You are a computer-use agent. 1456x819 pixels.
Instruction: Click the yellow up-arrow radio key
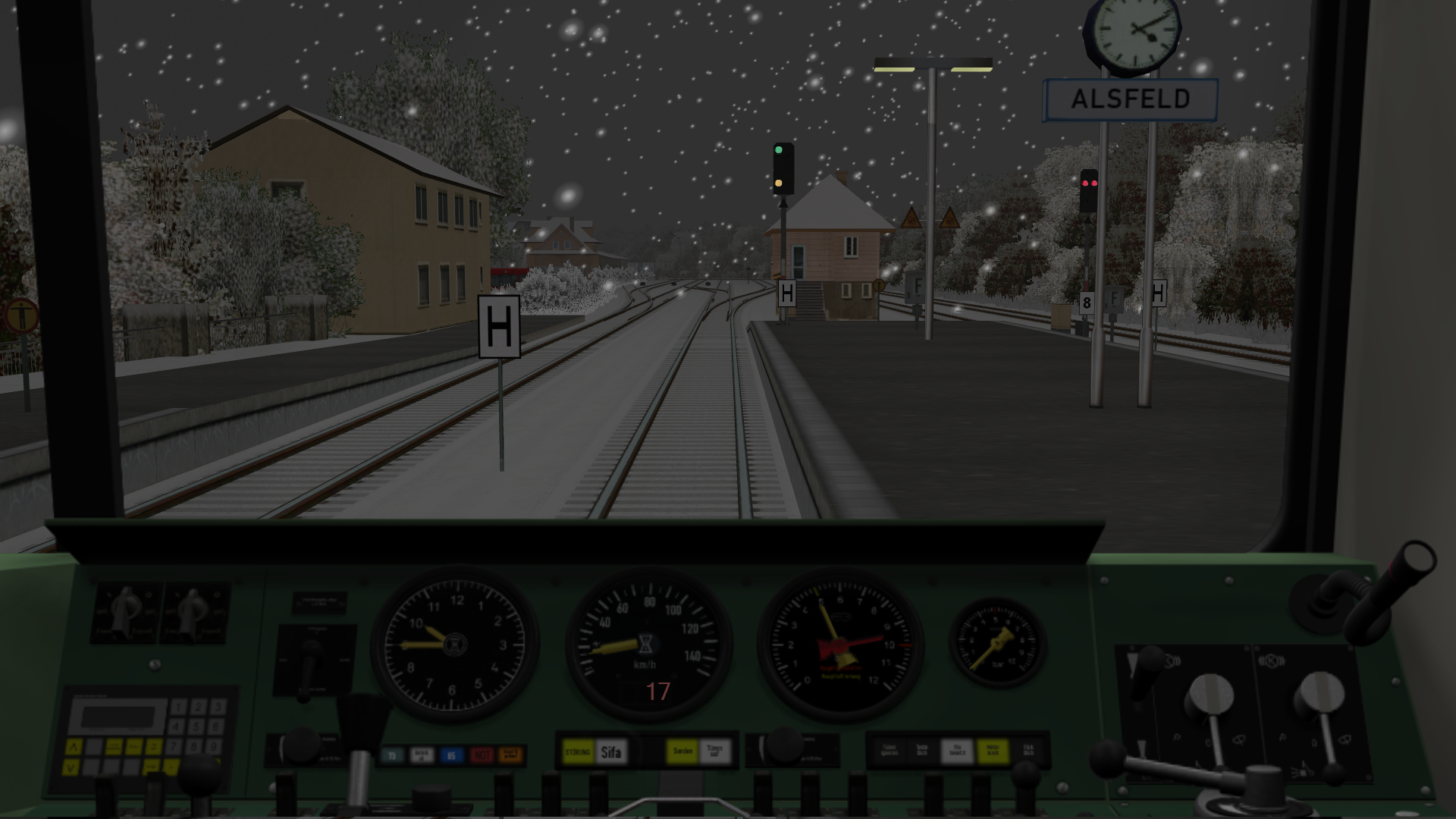73,748
